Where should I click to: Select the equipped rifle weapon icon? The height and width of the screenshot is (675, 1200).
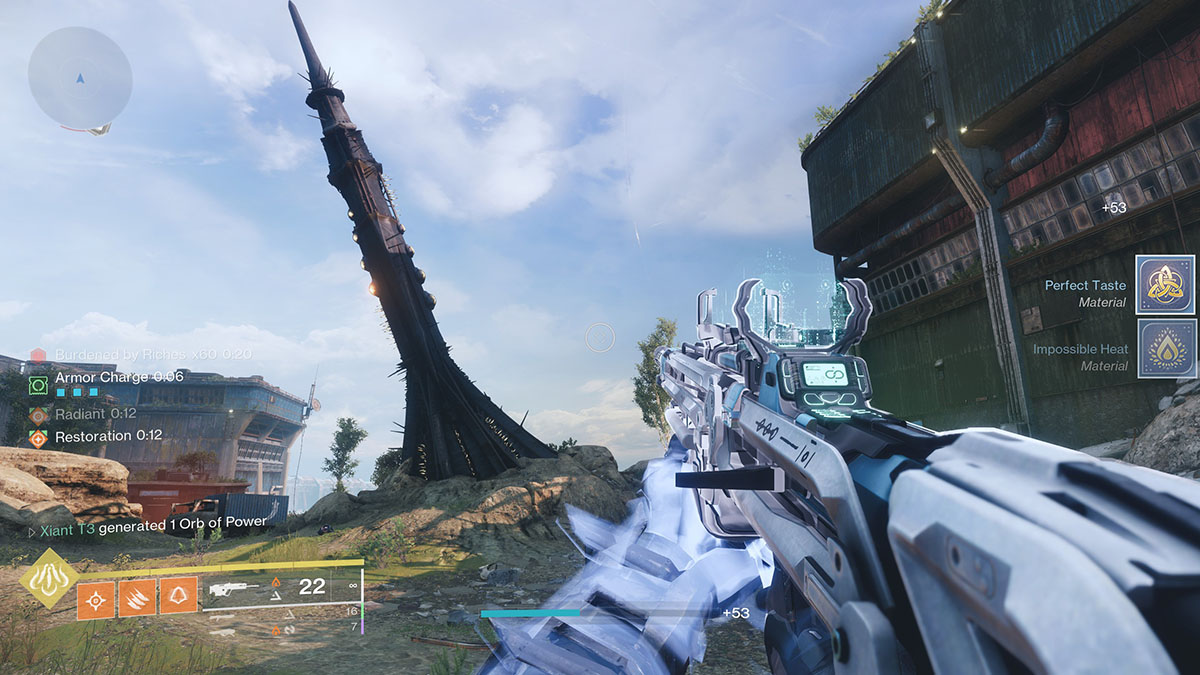(233, 591)
